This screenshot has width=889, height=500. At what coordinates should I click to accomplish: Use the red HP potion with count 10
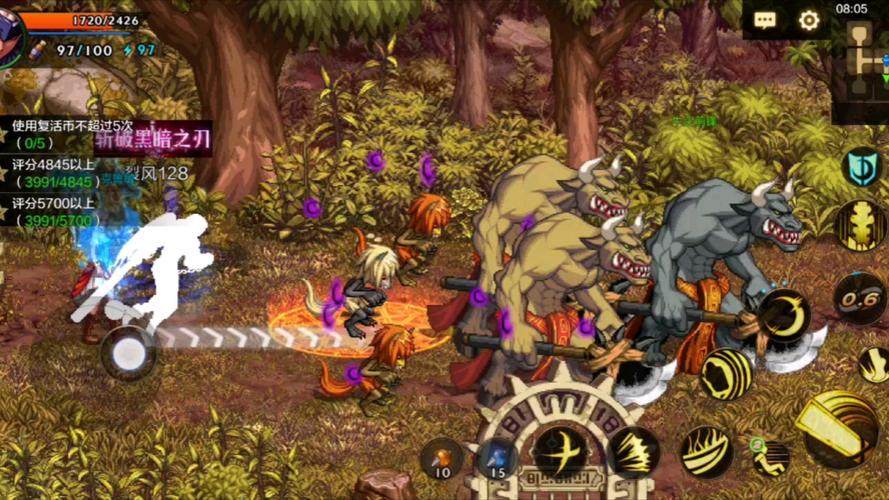442,457
